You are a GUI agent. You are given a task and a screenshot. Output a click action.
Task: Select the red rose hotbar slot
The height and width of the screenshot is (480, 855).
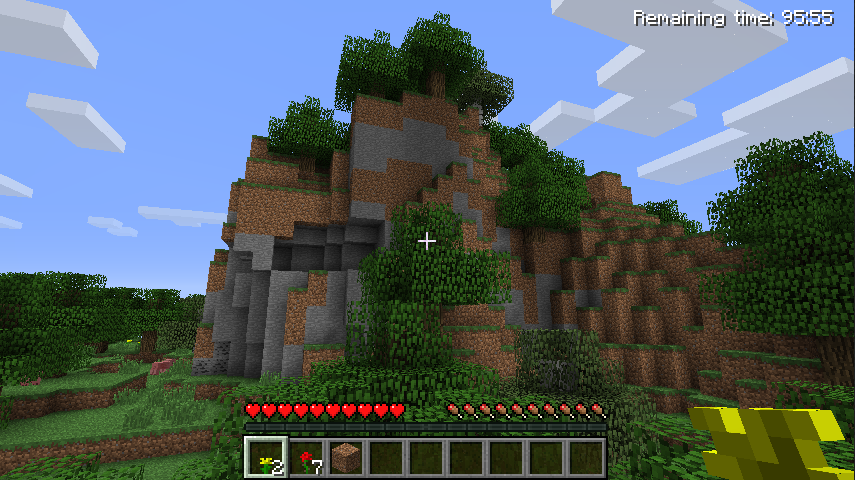(306, 457)
